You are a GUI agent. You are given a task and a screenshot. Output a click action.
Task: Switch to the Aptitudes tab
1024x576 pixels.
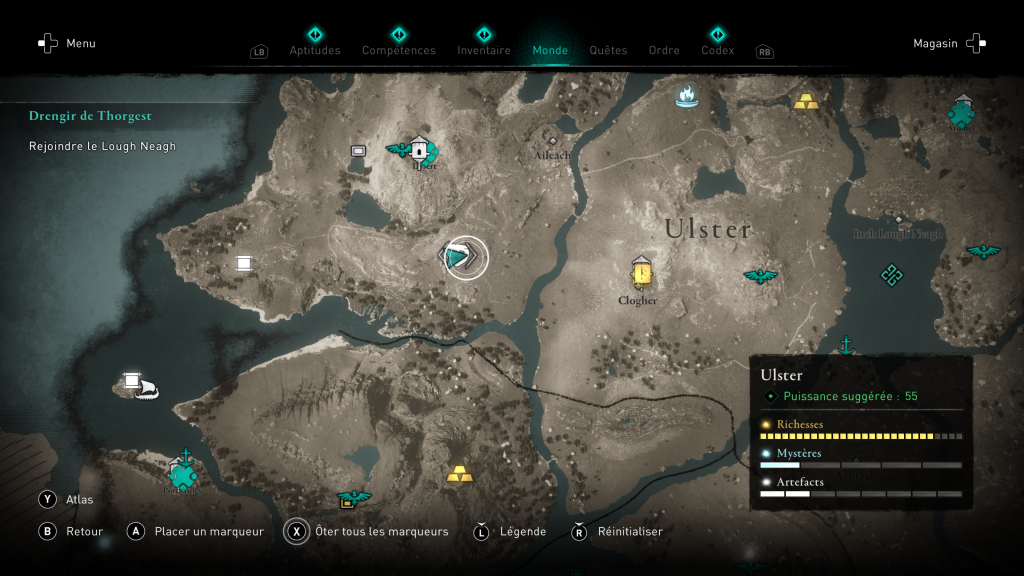tap(315, 50)
